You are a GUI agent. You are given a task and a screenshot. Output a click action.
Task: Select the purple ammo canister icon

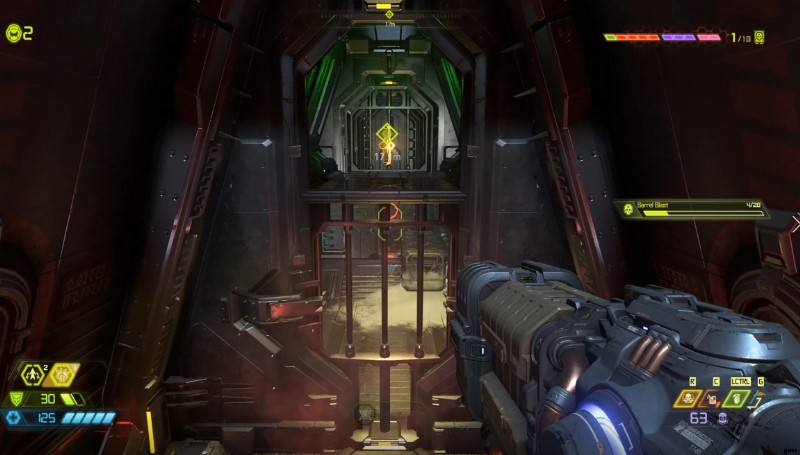pos(722,418)
